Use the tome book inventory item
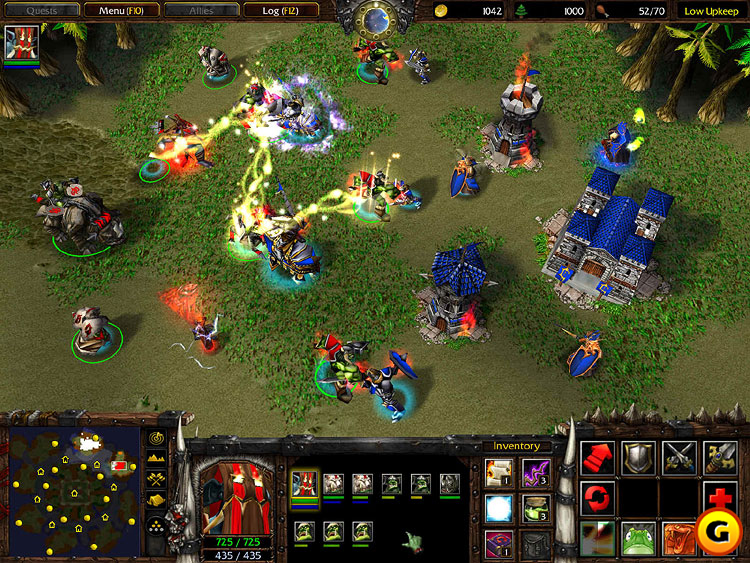 pos(498,544)
